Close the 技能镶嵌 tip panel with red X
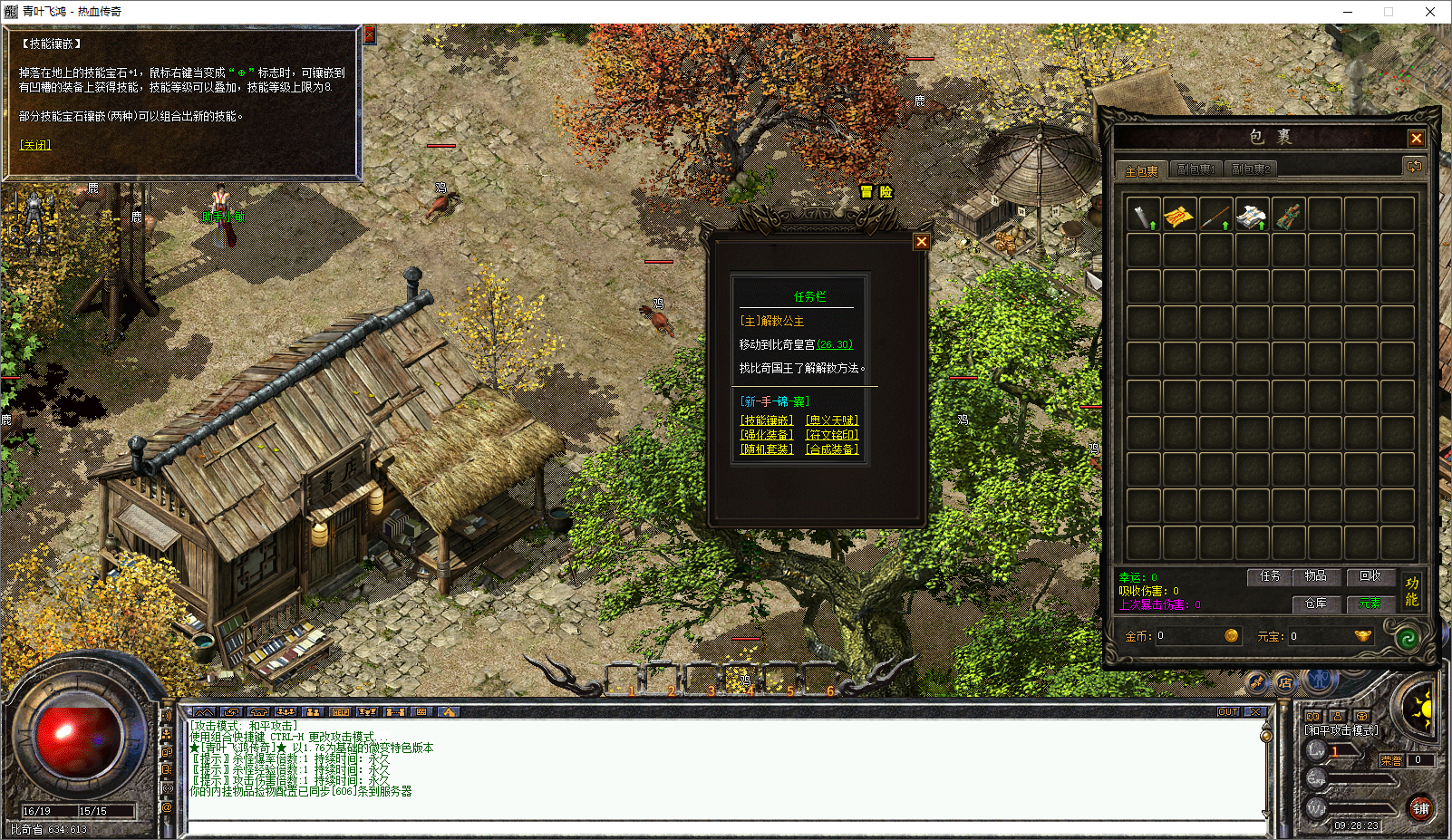Image resolution: width=1452 pixels, height=840 pixels. tap(370, 34)
